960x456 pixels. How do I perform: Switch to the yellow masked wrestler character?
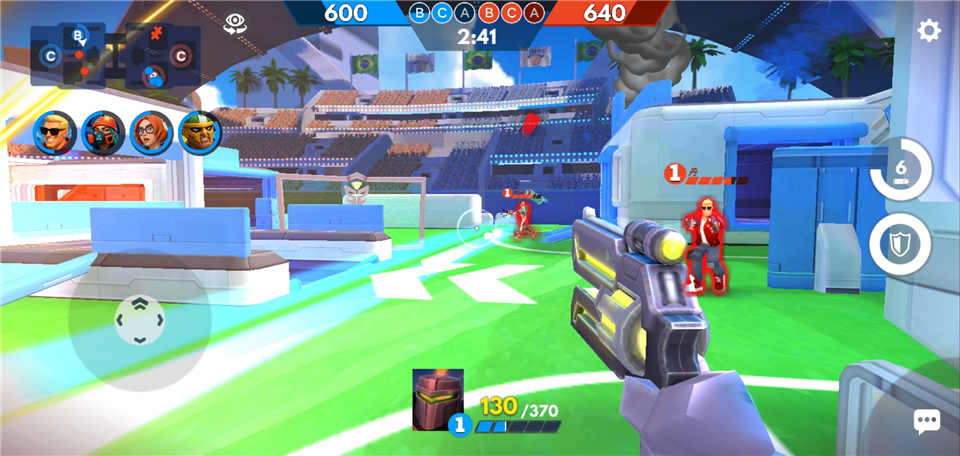point(199,132)
